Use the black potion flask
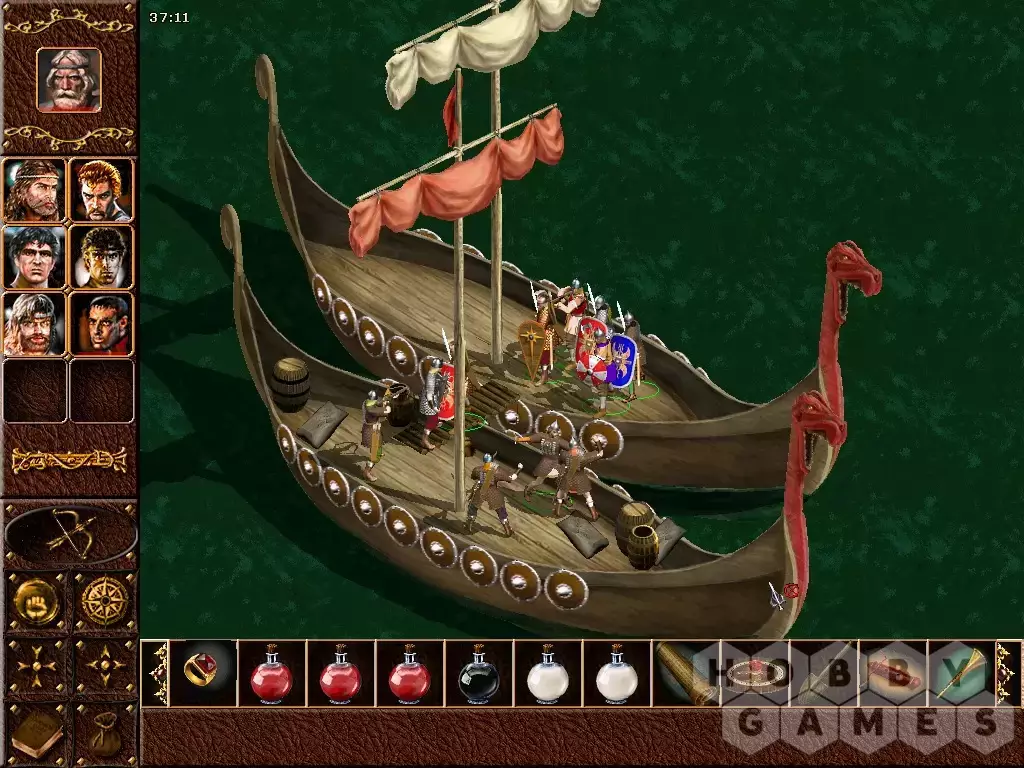The image size is (1024, 768). click(x=479, y=674)
